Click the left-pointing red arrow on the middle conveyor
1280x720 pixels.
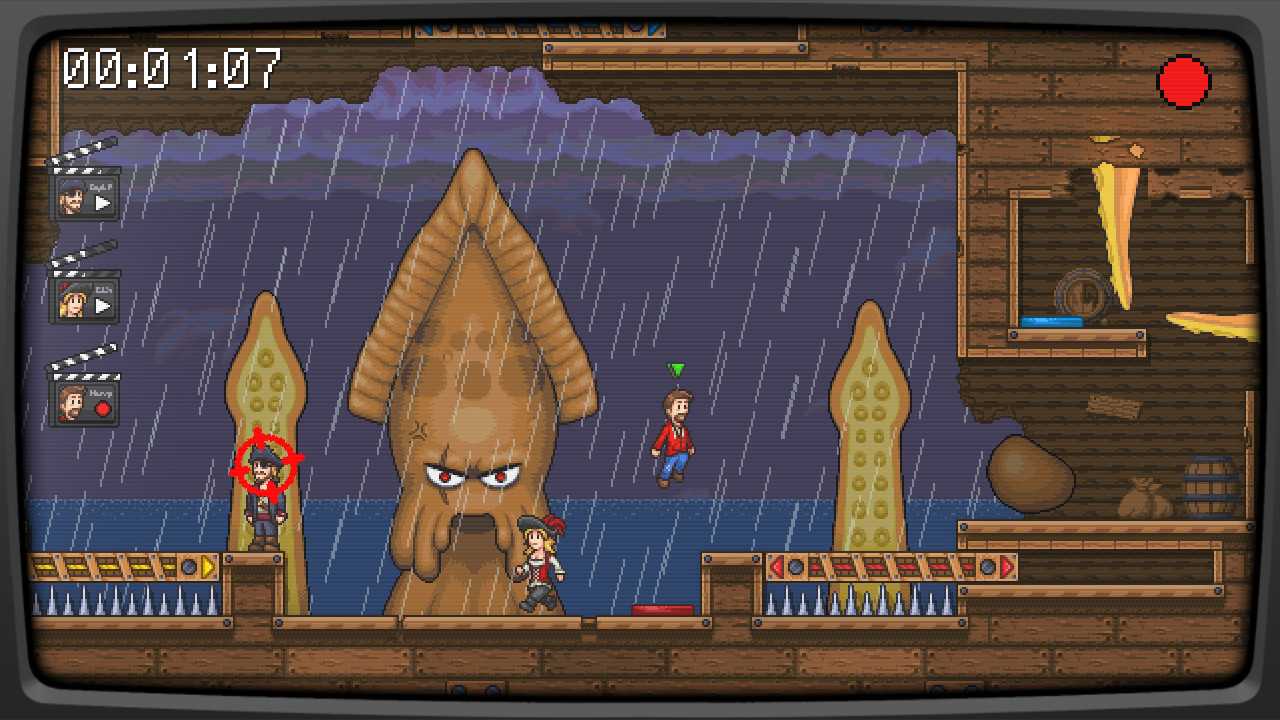pyautogui.click(x=779, y=565)
